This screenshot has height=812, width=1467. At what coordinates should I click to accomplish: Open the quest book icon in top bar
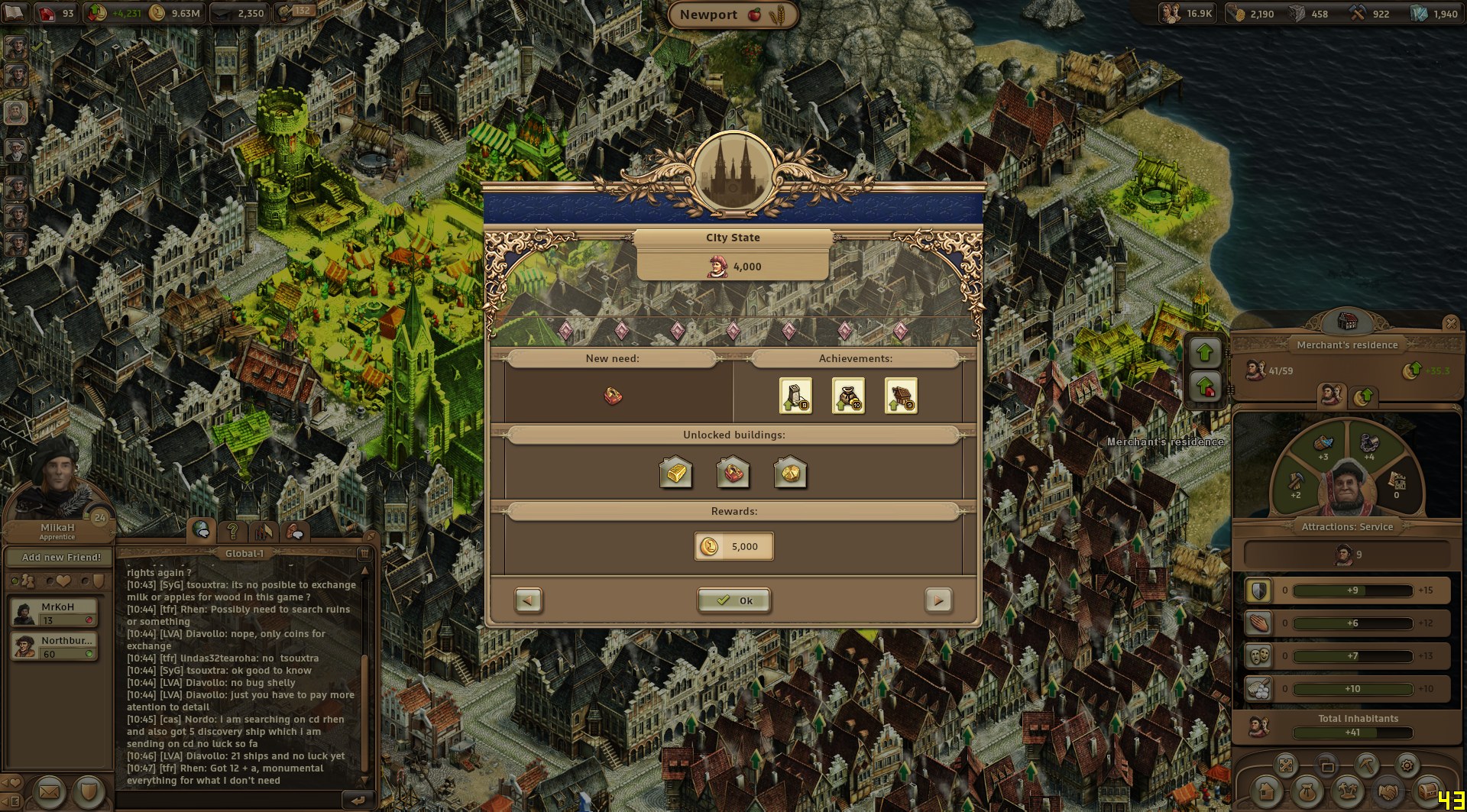pos(14,13)
